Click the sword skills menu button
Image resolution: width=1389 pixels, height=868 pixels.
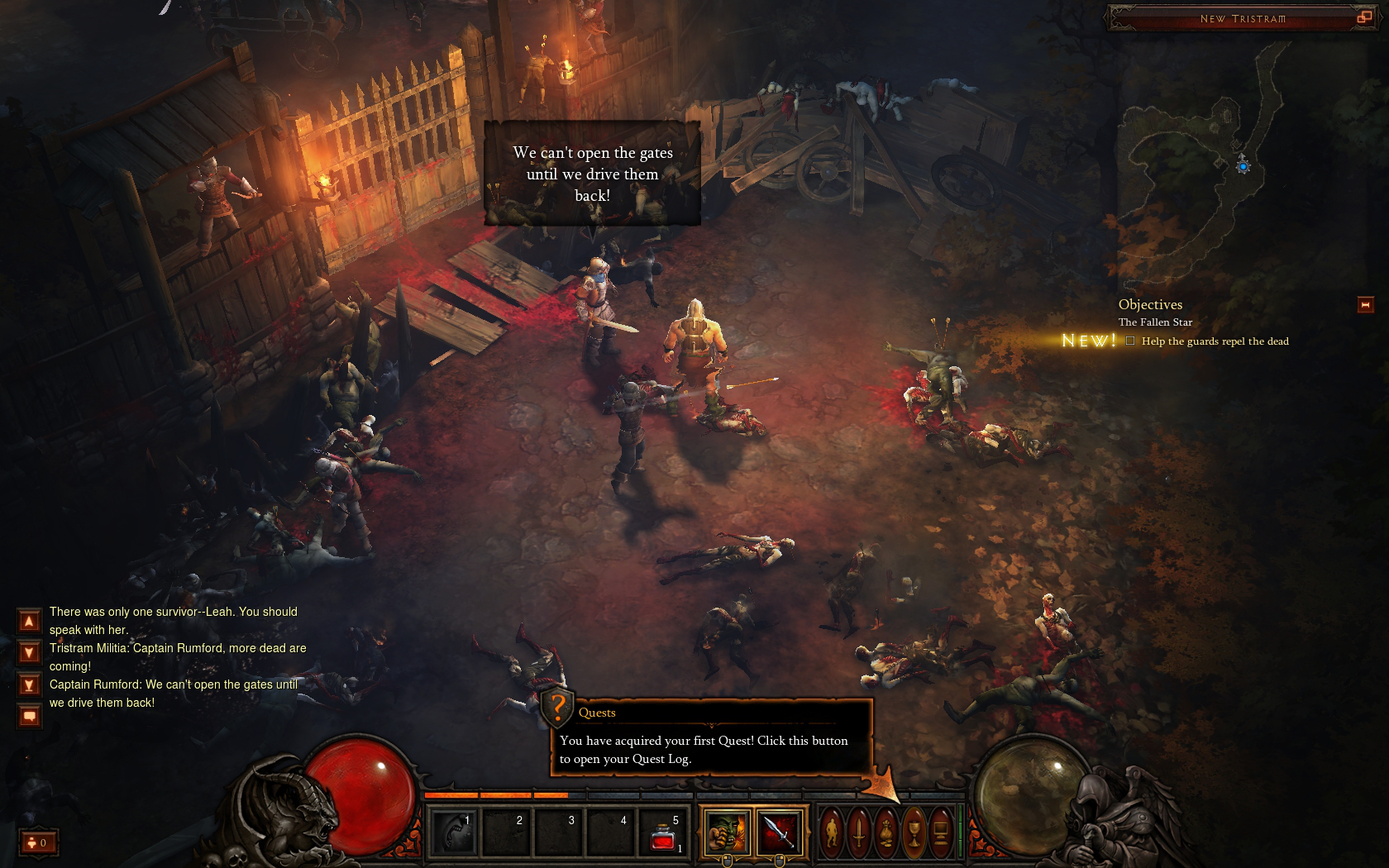[x=860, y=832]
